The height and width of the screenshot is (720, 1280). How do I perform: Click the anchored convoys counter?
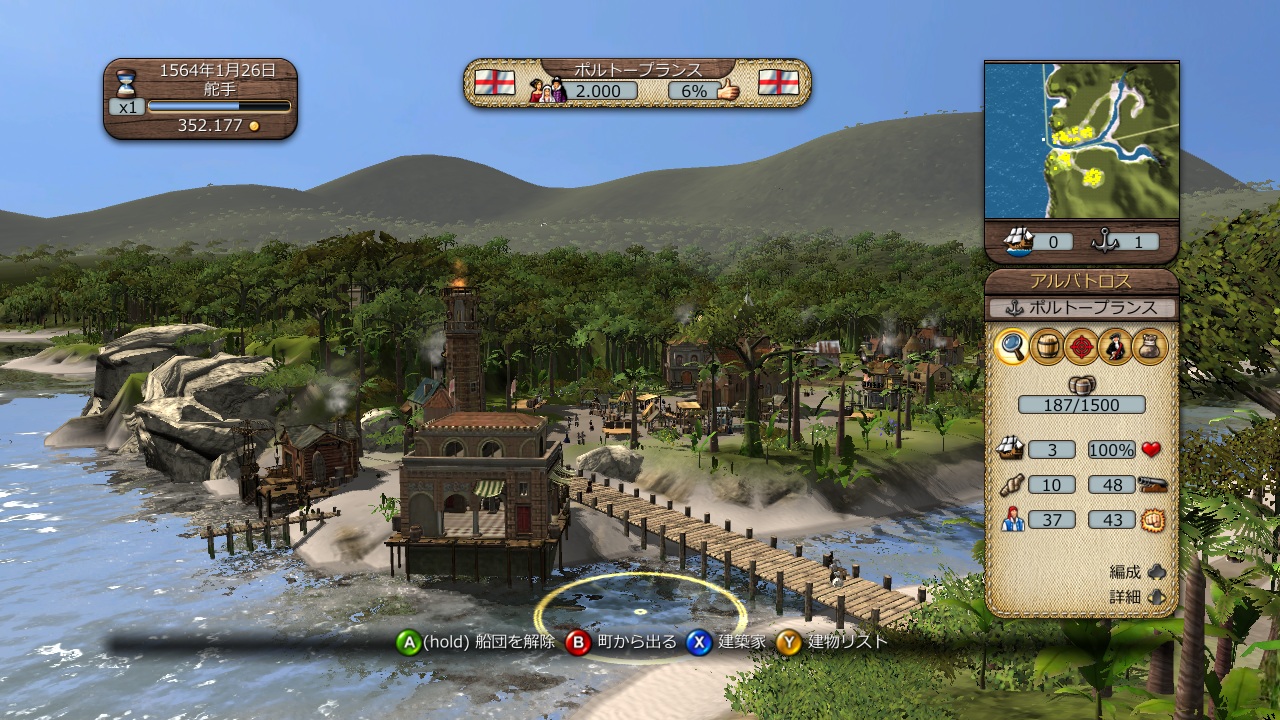pyautogui.click(x=1125, y=241)
